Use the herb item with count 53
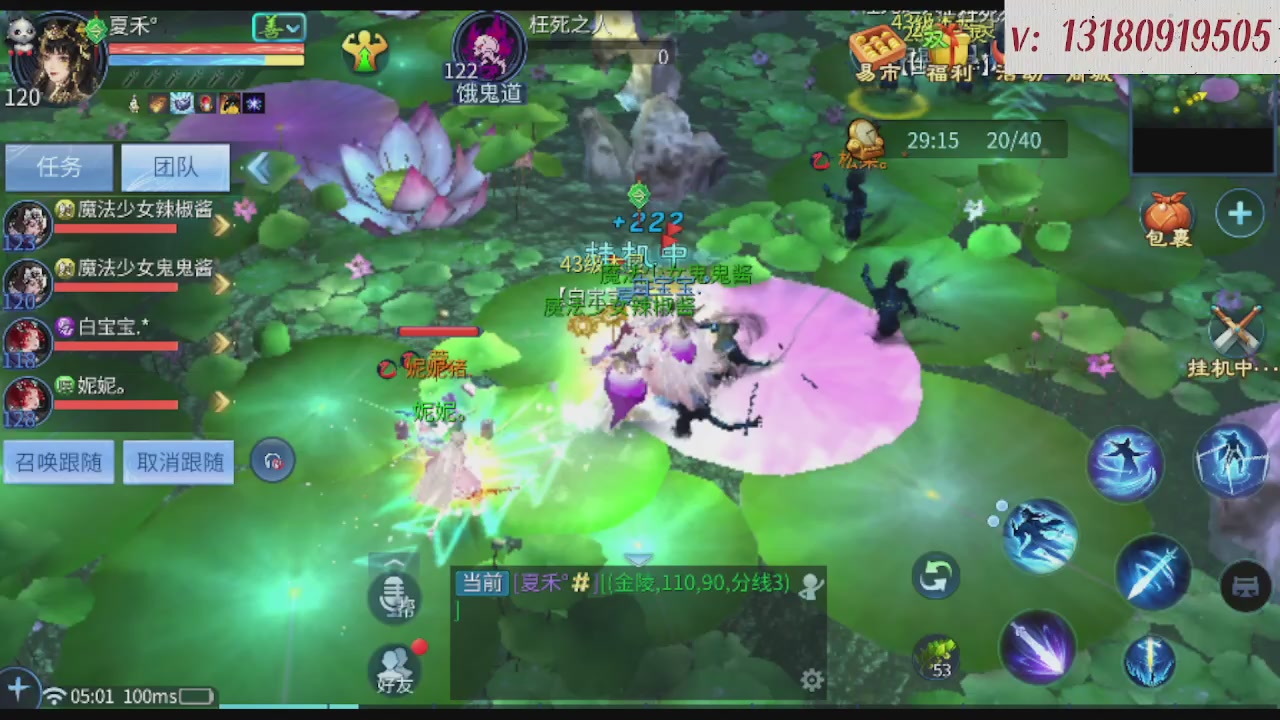1280x720 pixels. point(938,655)
